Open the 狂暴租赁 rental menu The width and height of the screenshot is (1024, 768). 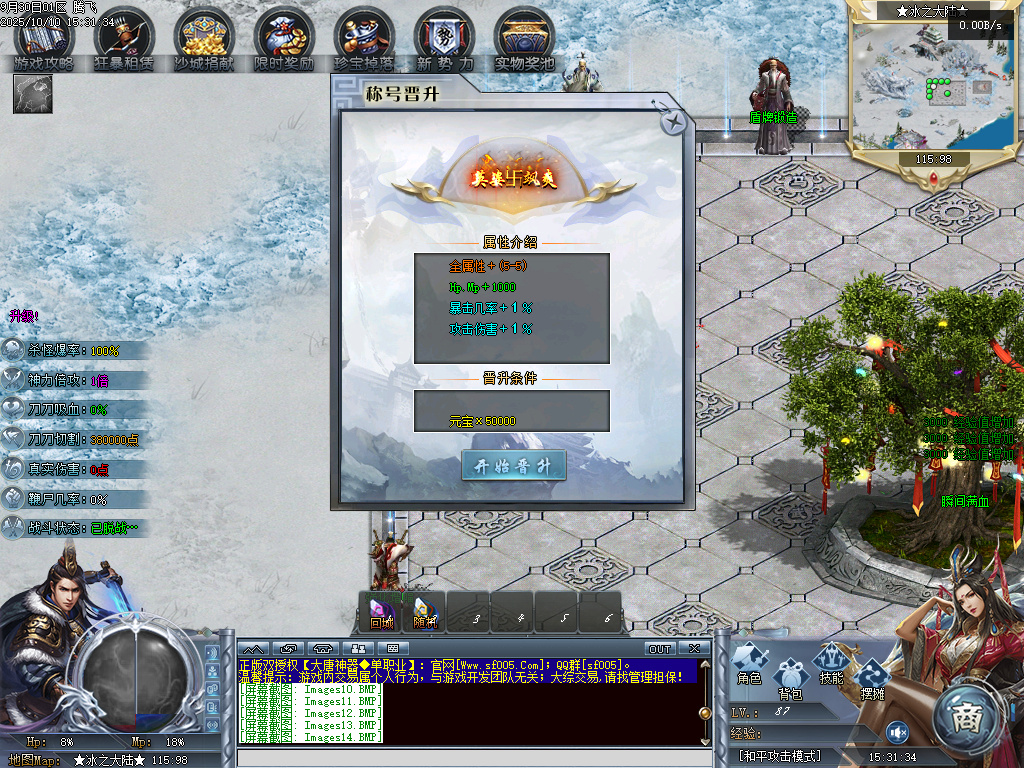coord(124,40)
